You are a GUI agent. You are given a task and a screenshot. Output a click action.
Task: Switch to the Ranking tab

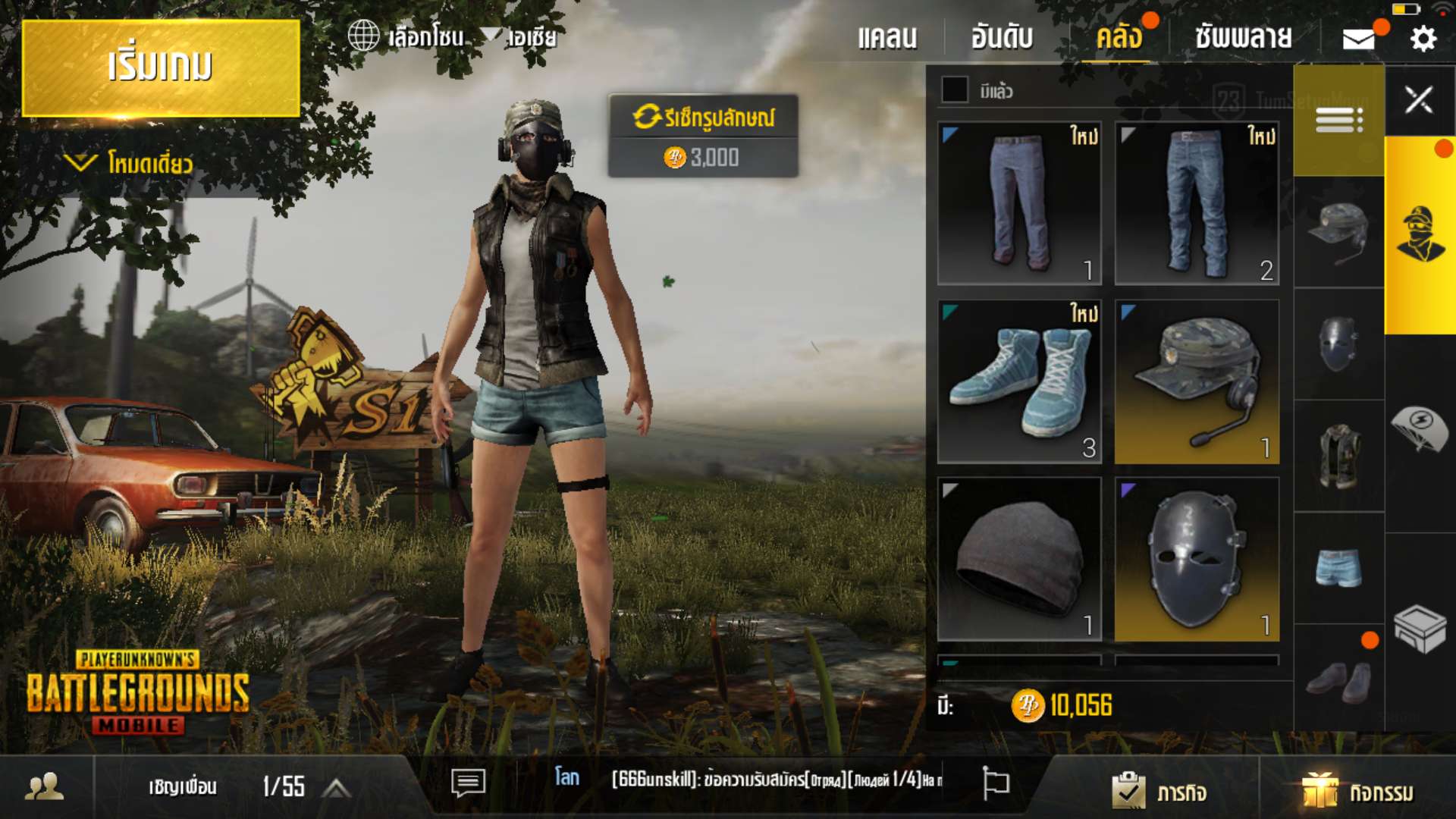coord(1002,37)
